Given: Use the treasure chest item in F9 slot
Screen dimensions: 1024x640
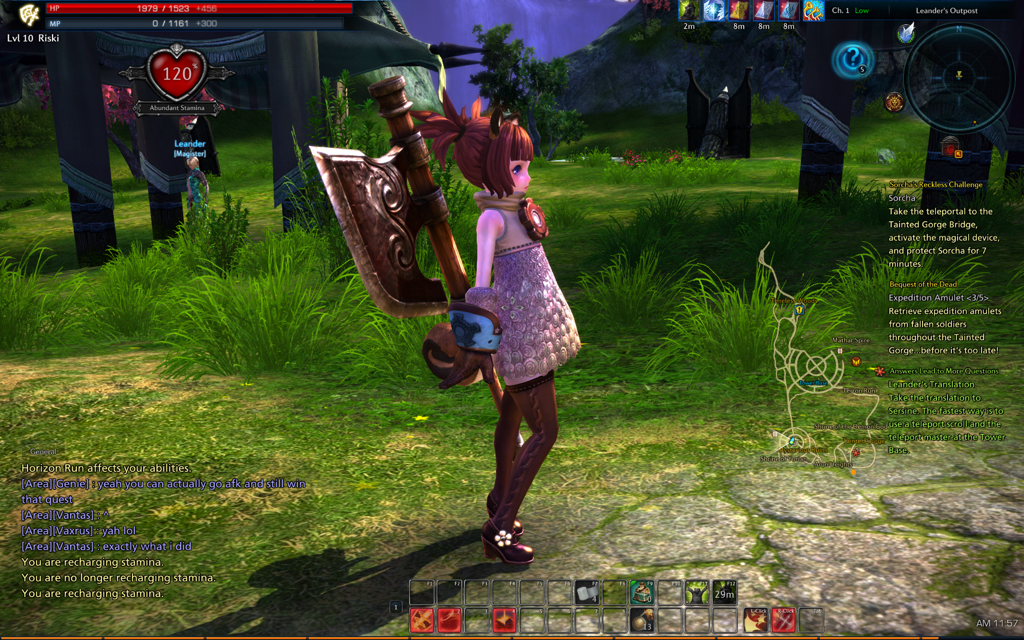Looking at the screenshot, I should click(641, 593).
